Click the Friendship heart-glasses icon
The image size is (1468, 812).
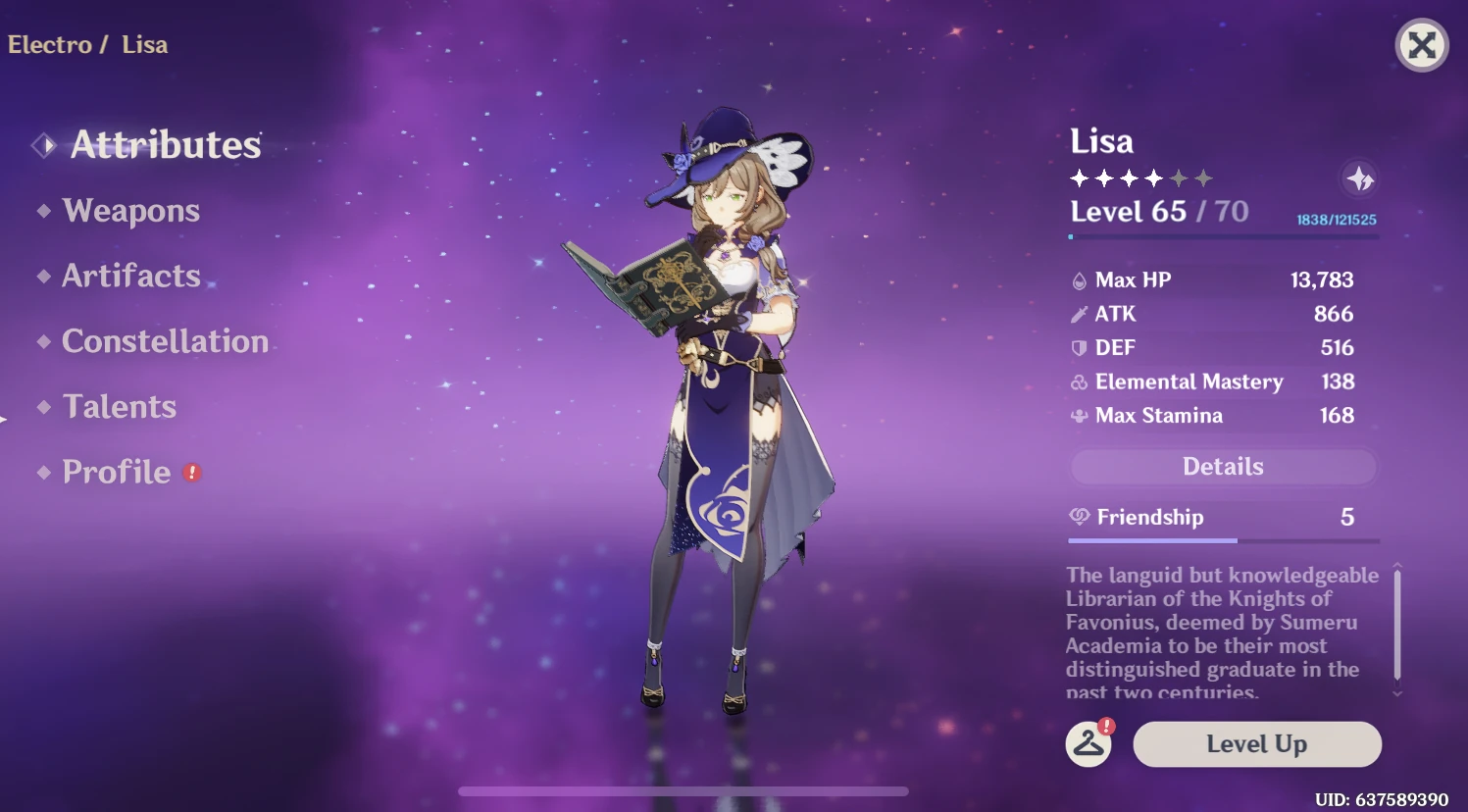coord(1080,517)
